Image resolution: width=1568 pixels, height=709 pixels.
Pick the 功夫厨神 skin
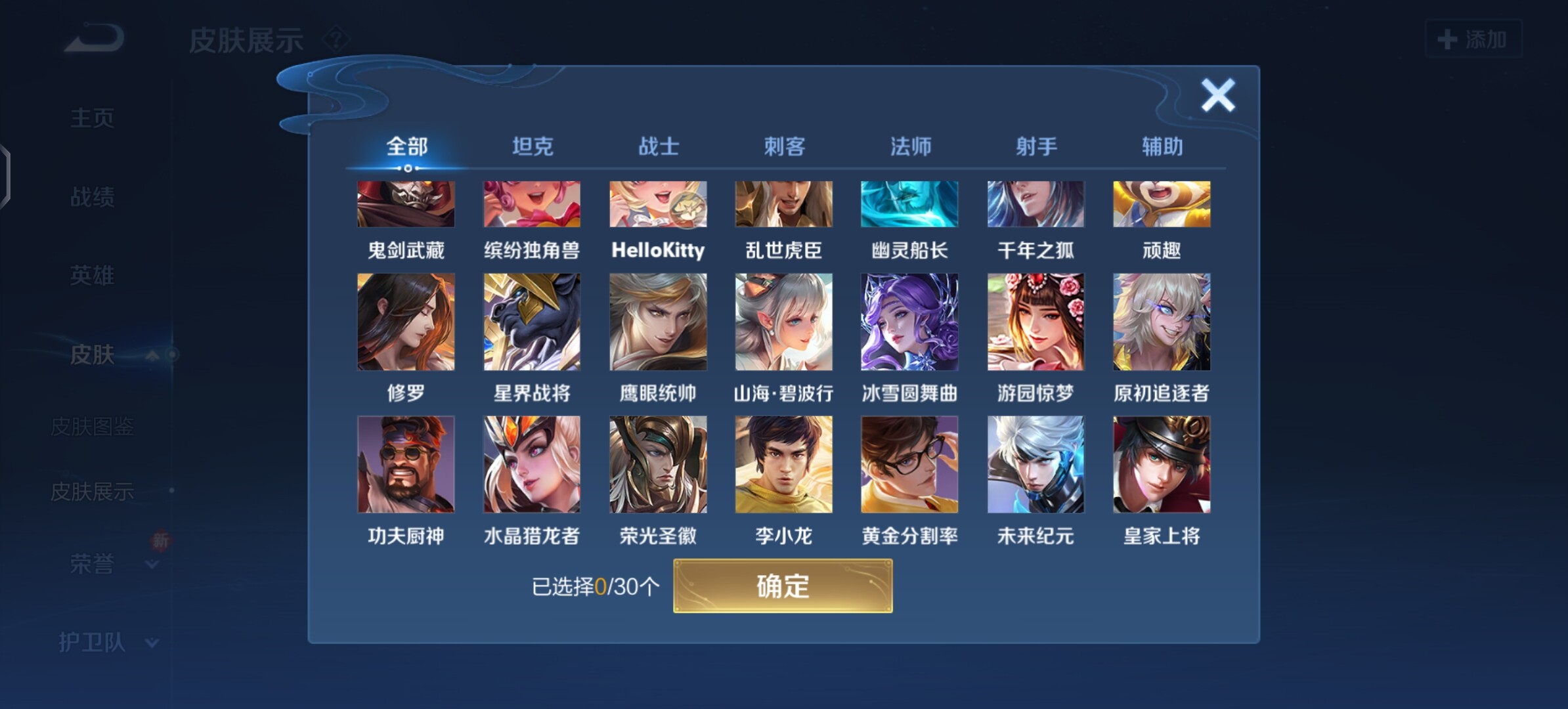tap(406, 464)
